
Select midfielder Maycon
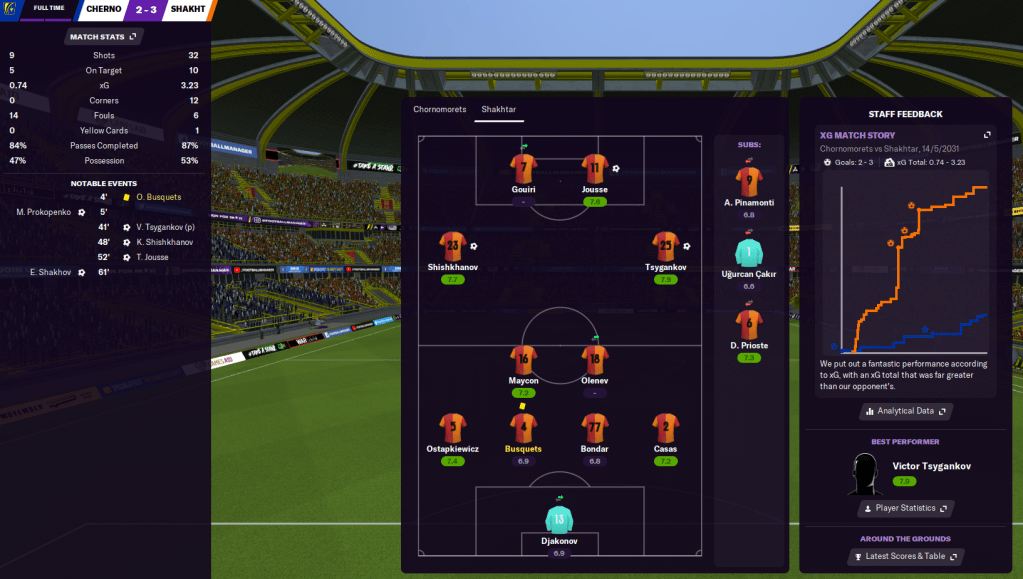coord(523,360)
